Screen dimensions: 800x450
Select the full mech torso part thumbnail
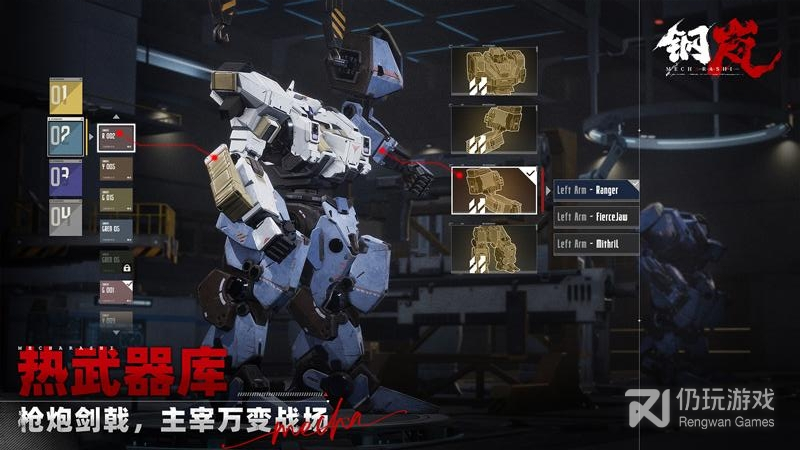coord(493,70)
